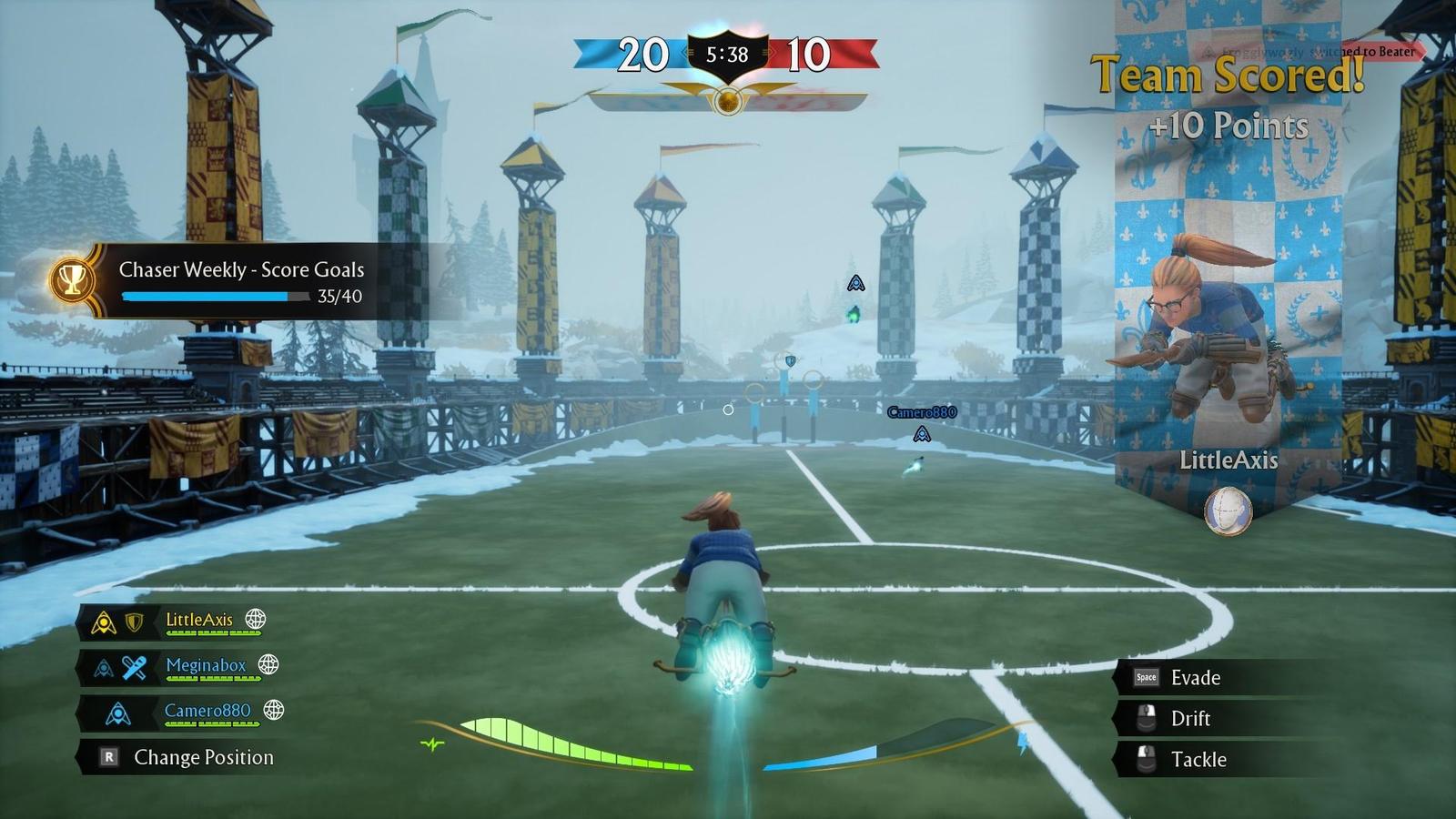Click the globe icon next to LittleAxis
The height and width of the screenshot is (819, 1456).
256,620
